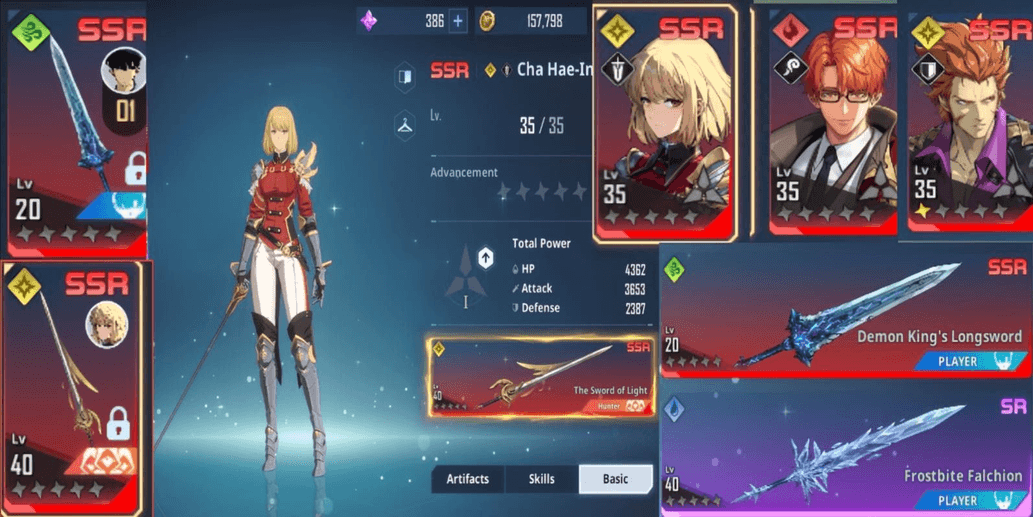Open the equipped Sword of Light slot
This screenshot has height=517, width=1033.
coord(541,377)
